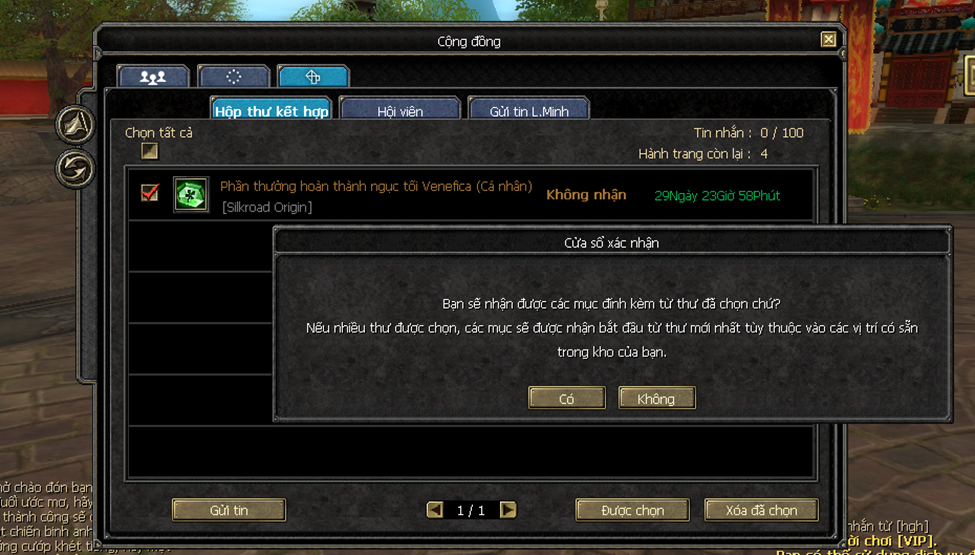
Task: Delete selected mail with Xóa đã chọn
Action: [x=761, y=510]
